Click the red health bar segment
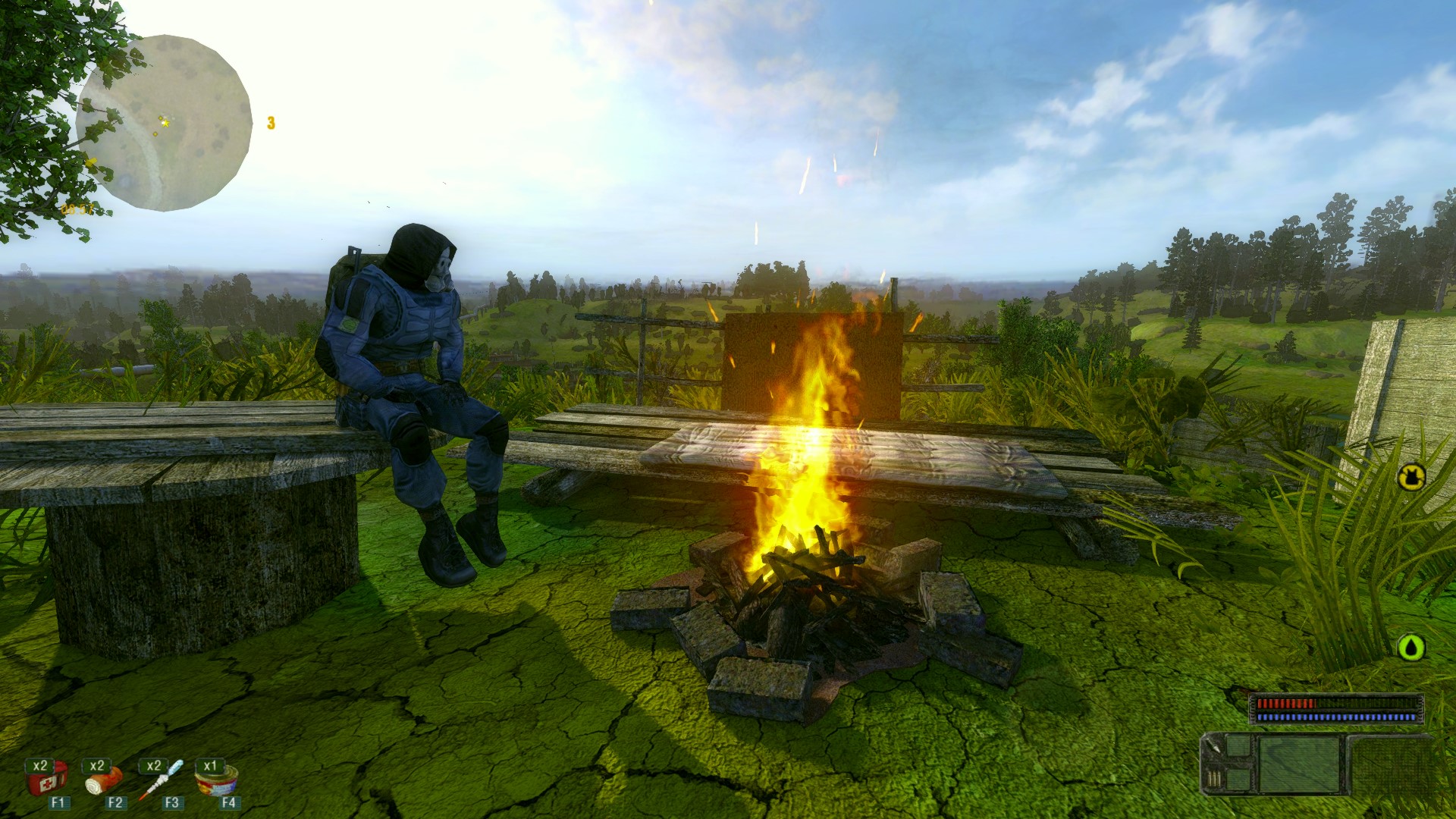The width and height of the screenshot is (1456, 819). pos(1288,703)
